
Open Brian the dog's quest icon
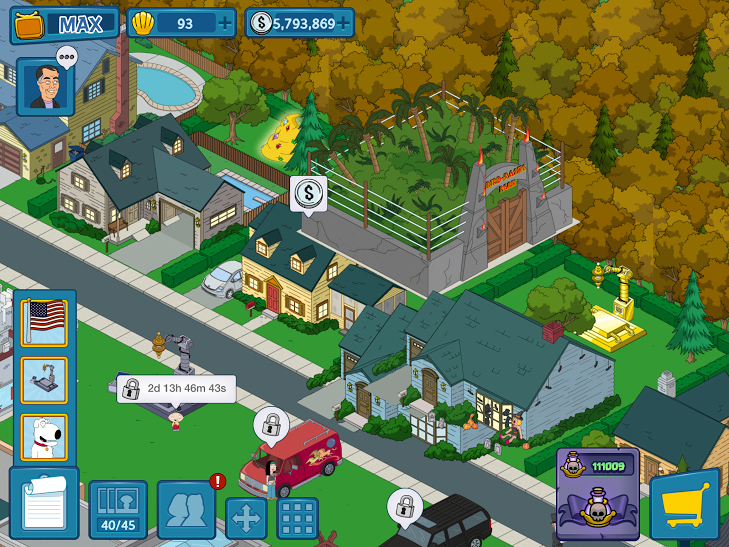44,437
